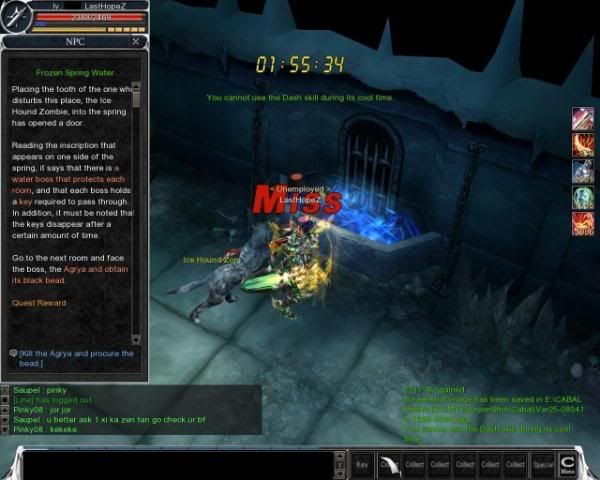The image size is (600, 480).
Task: Focus the chat input box
Action: click(x=180, y=464)
